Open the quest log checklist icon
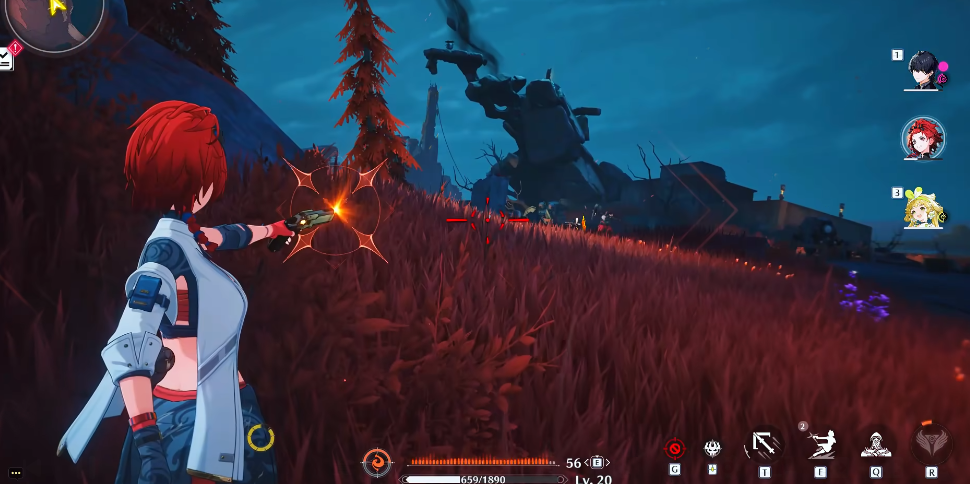This screenshot has height=484, width=970. [6, 59]
